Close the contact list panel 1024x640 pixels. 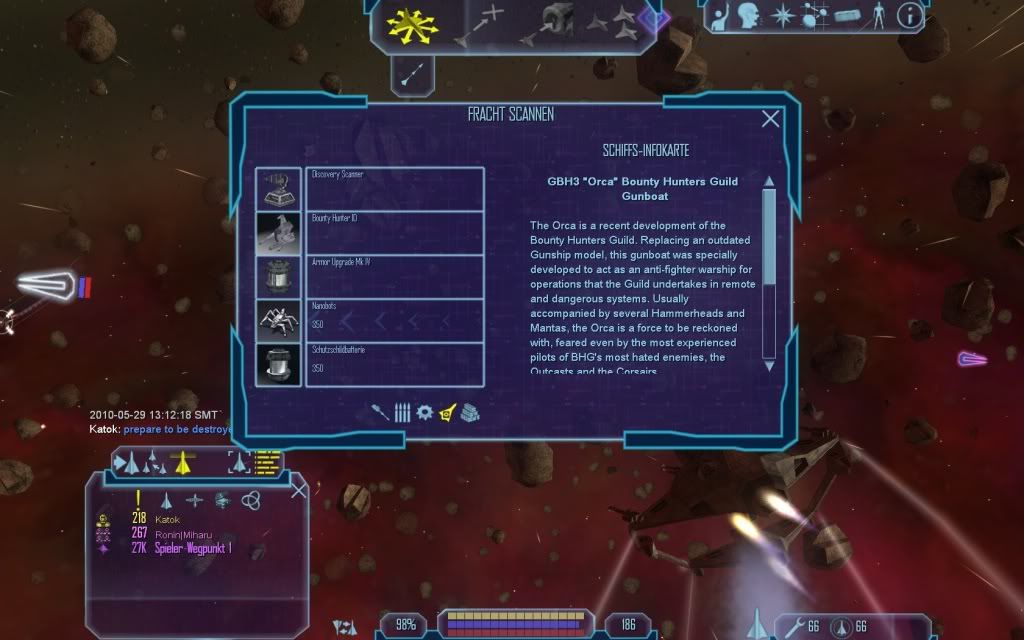298,490
